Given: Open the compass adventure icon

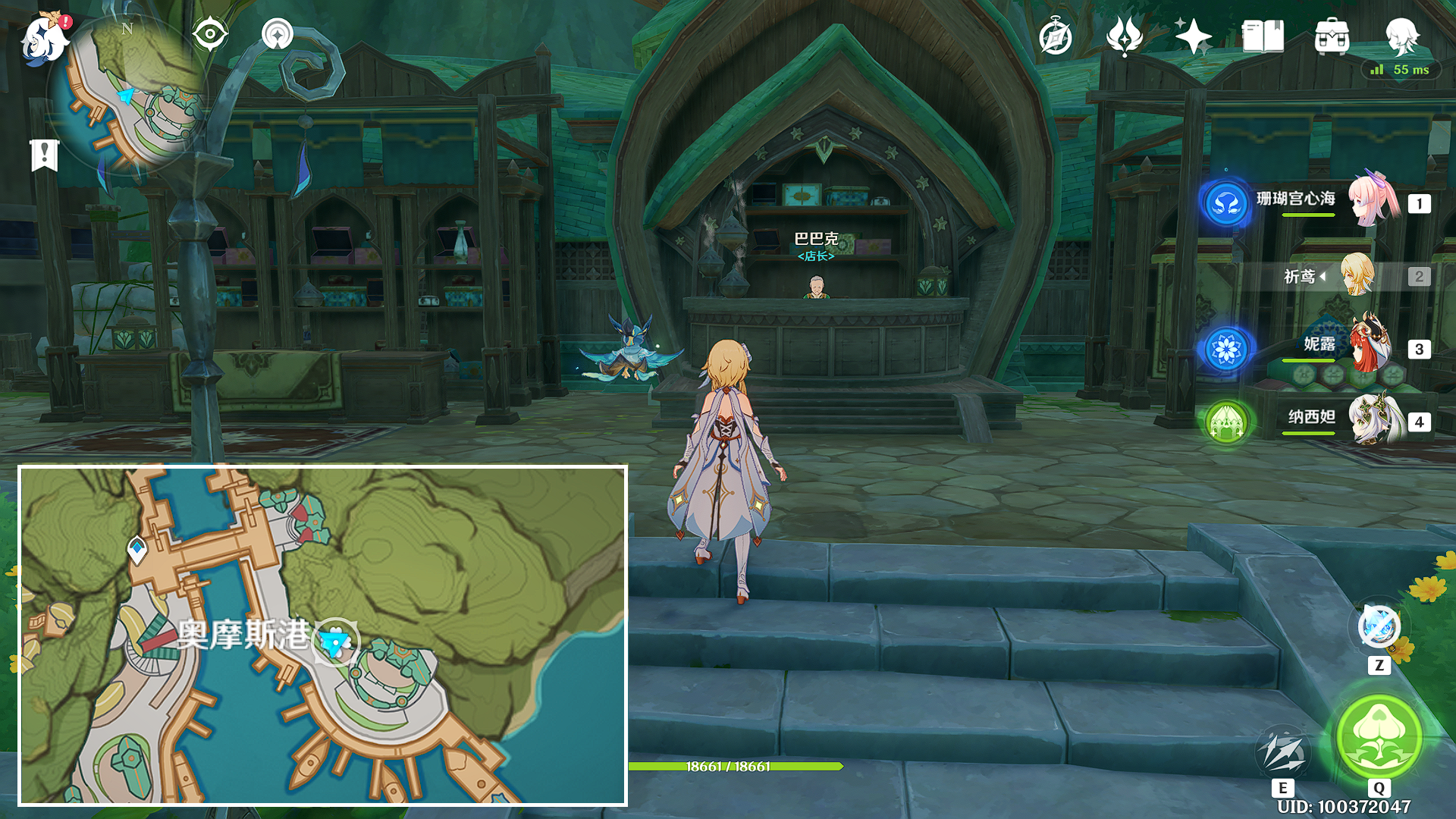Looking at the screenshot, I should (1056, 36).
